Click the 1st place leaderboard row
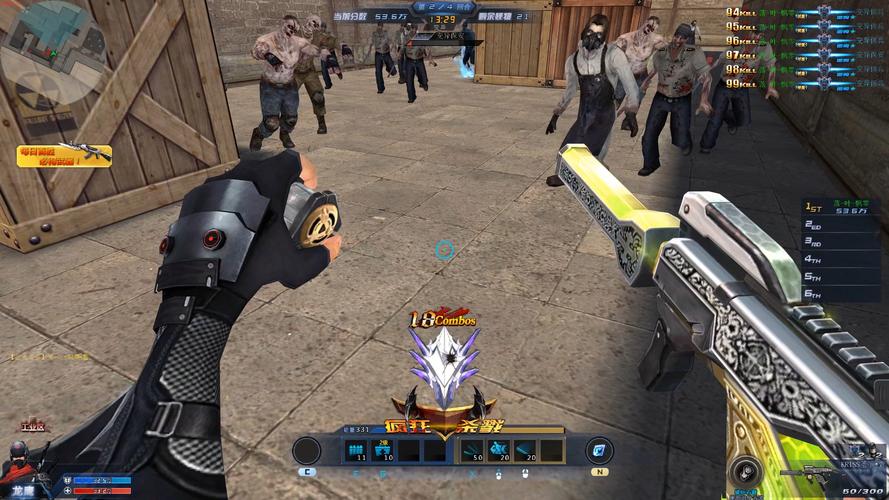 point(845,207)
